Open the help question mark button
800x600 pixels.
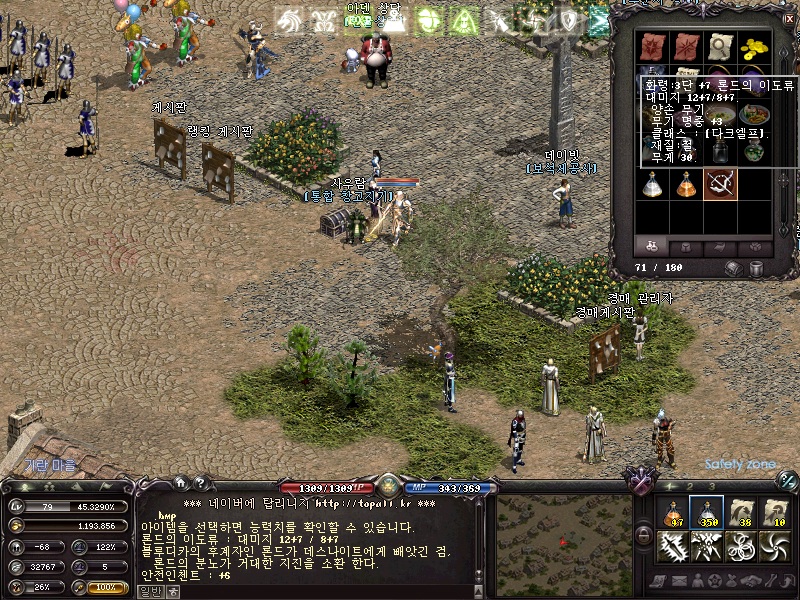click(199, 483)
